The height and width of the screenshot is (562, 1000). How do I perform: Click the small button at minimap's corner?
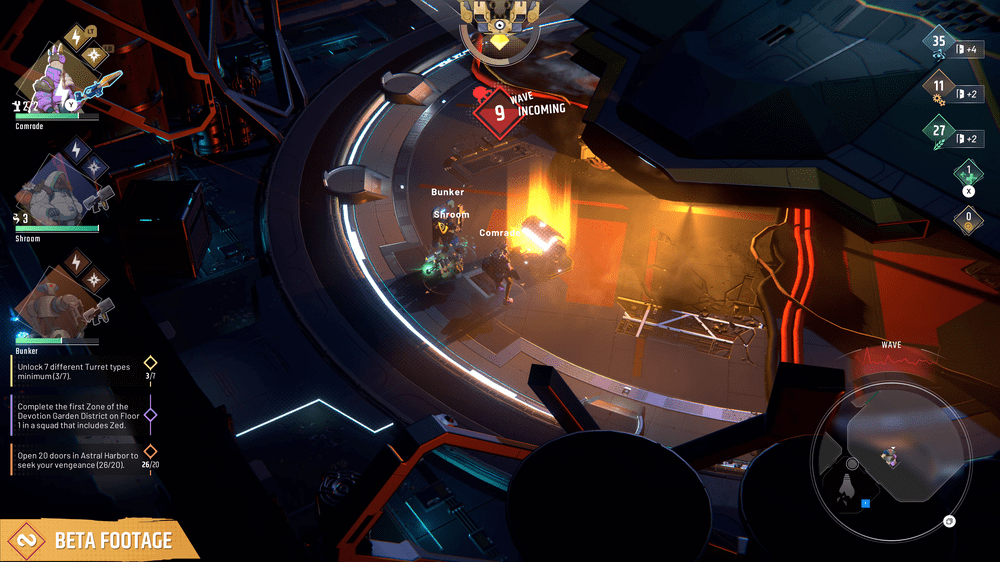949,521
